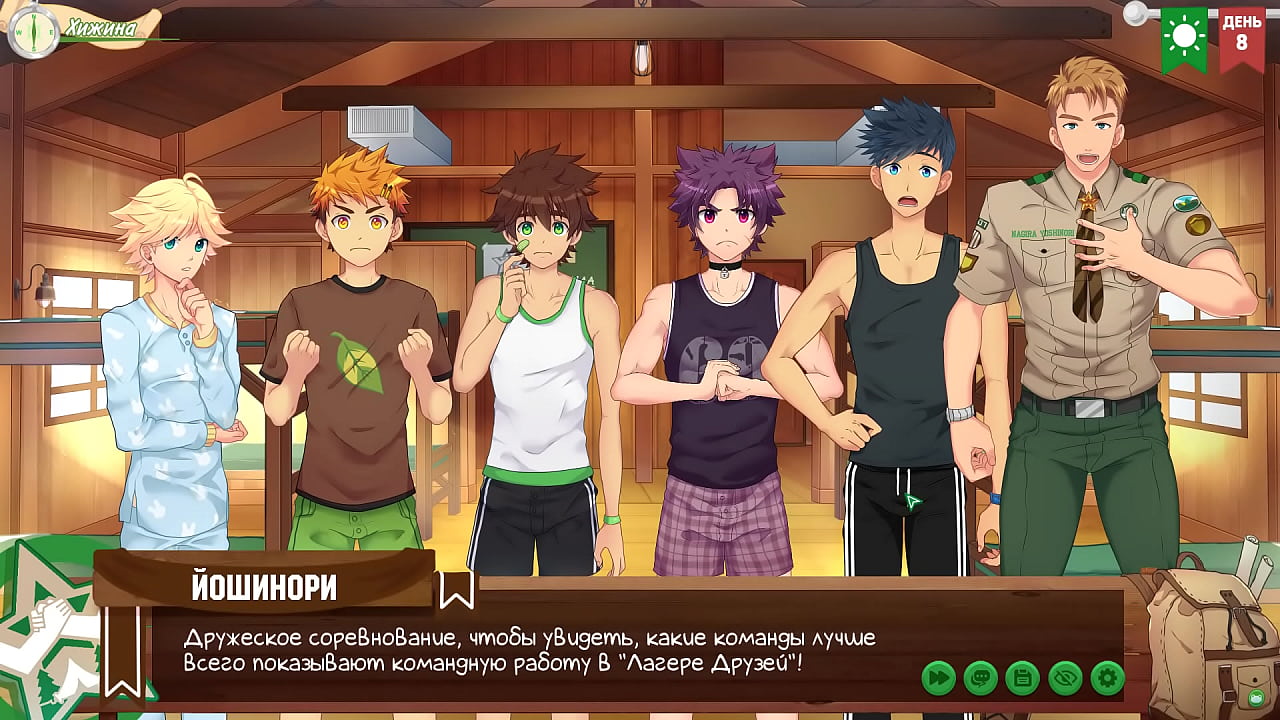Open the dialogue history log

click(x=980, y=678)
